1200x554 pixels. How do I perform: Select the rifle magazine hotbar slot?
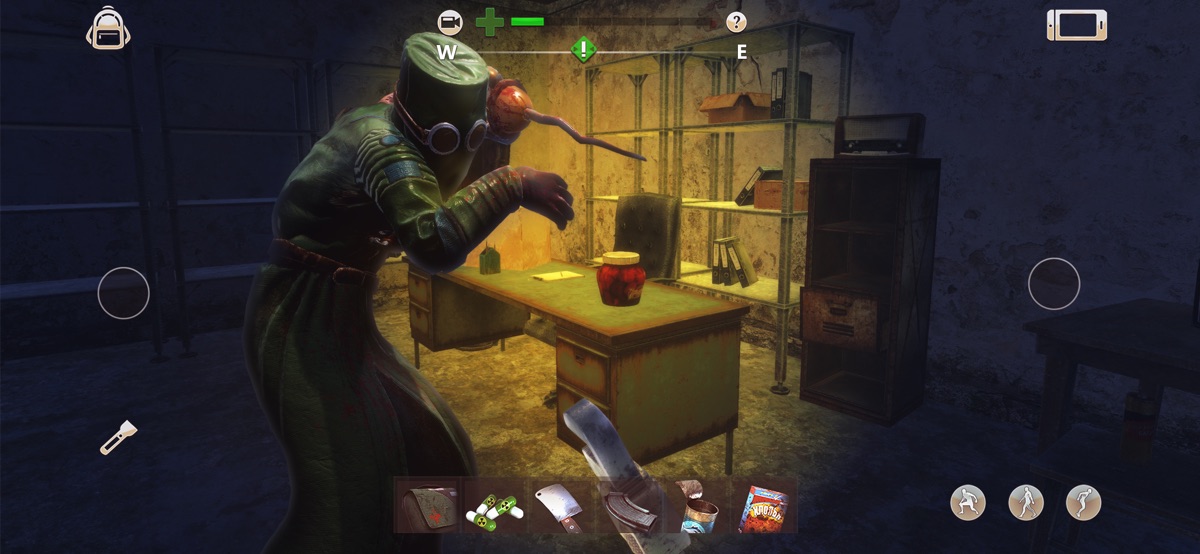pyautogui.click(x=628, y=506)
